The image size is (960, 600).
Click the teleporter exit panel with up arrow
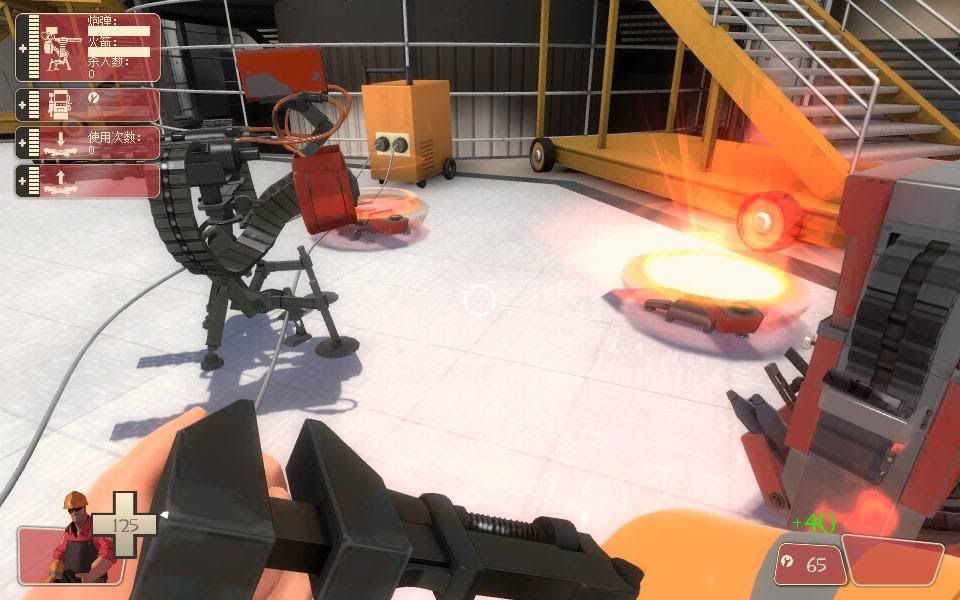click(x=87, y=180)
